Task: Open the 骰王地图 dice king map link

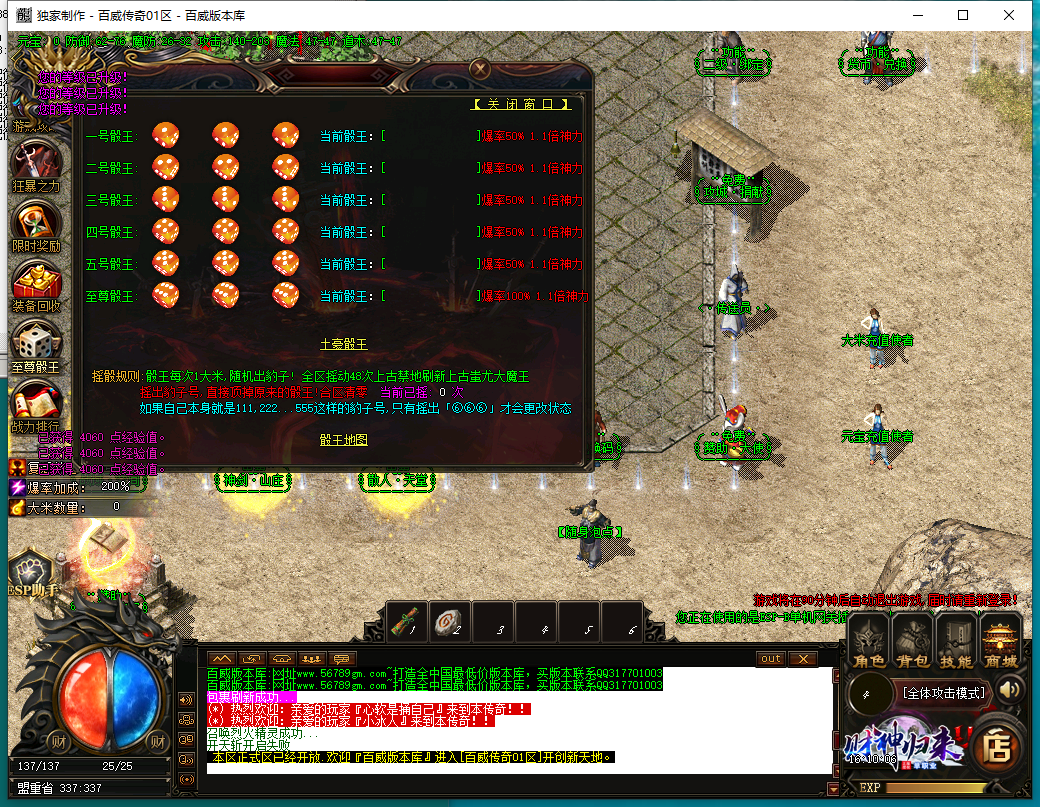Action: click(x=343, y=440)
